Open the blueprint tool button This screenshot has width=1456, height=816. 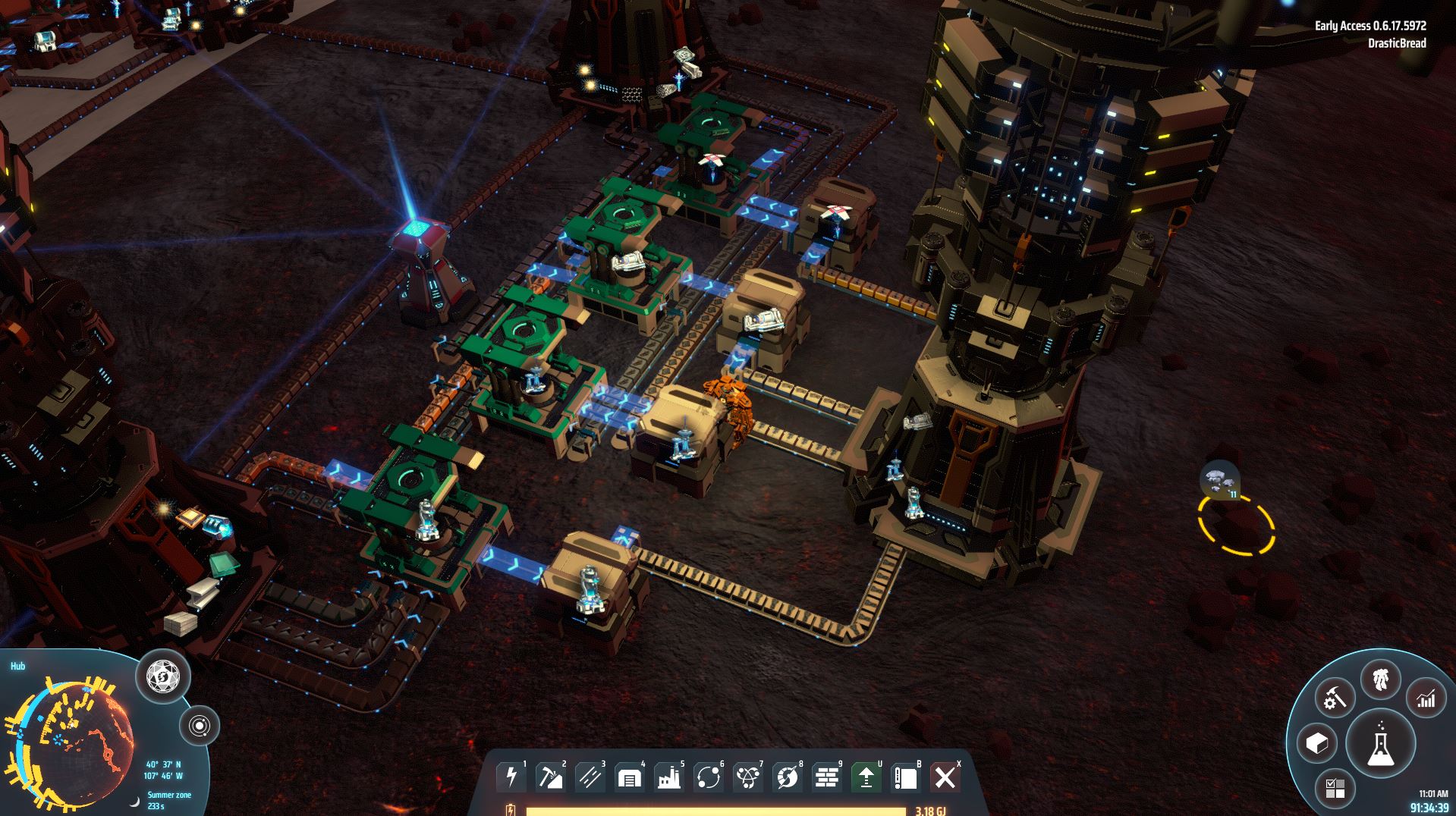pos(905,777)
